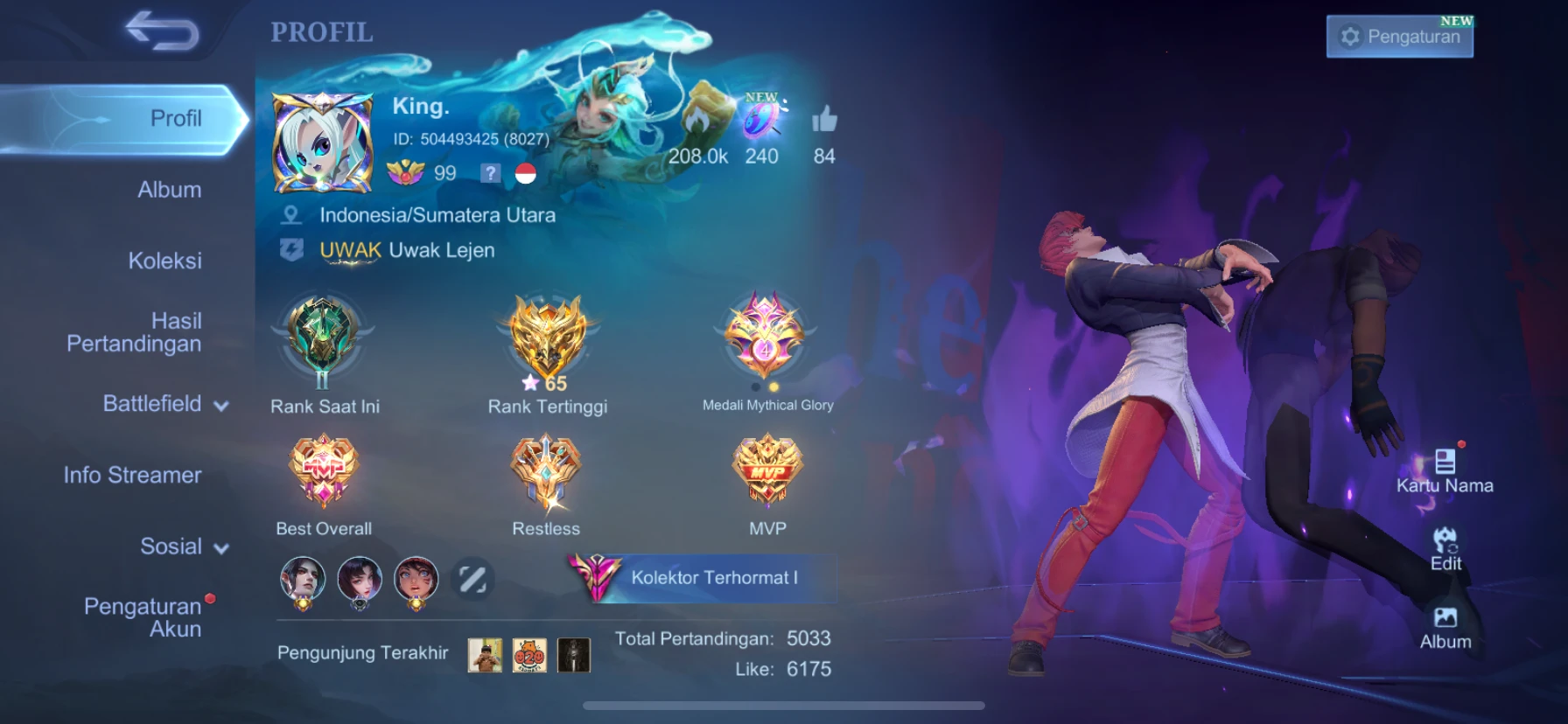
Task: Click the Indonesia flag icon
Action: pos(526,172)
